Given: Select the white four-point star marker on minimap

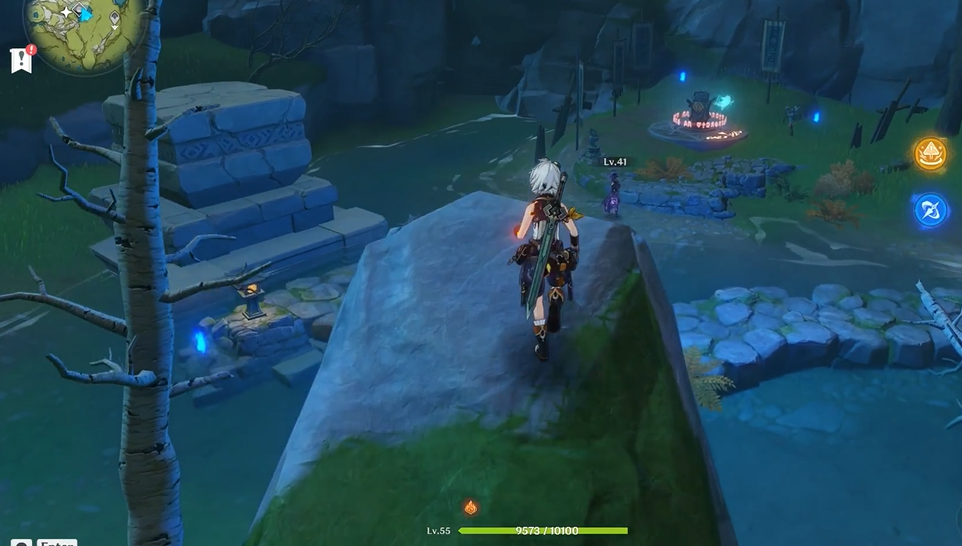Looking at the screenshot, I should (x=66, y=12).
